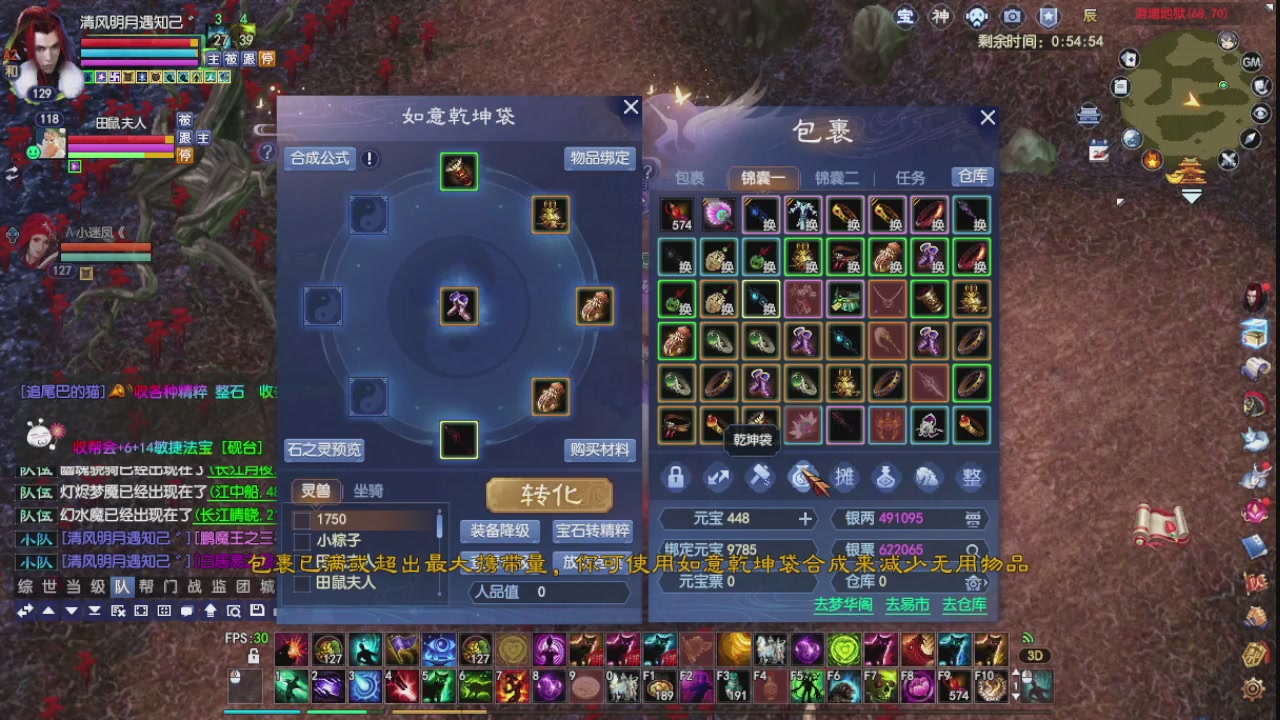Open the stall (摊) icon in bag panel
1280x720 pixels.
(x=843, y=478)
